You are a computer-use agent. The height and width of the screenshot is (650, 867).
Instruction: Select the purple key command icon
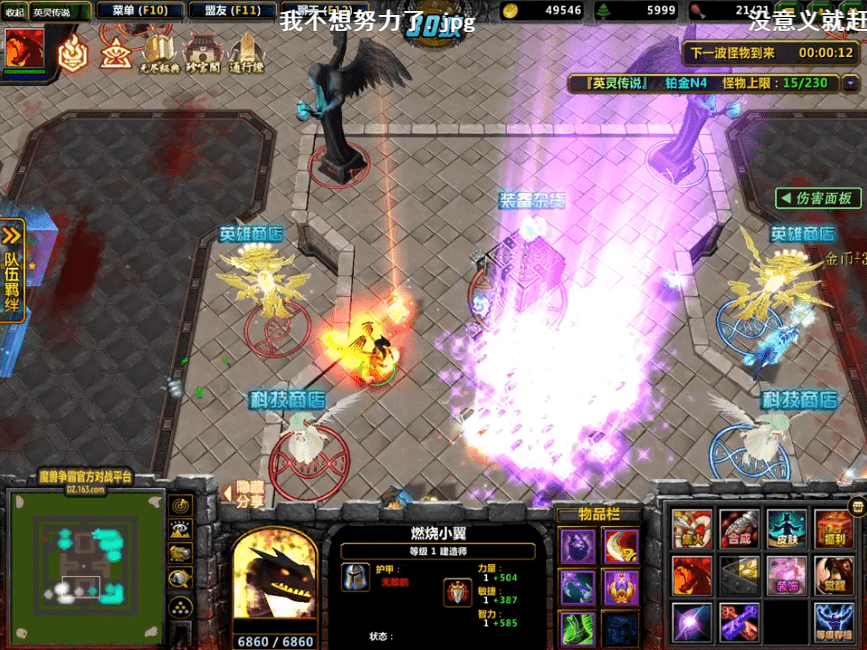point(739,621)
